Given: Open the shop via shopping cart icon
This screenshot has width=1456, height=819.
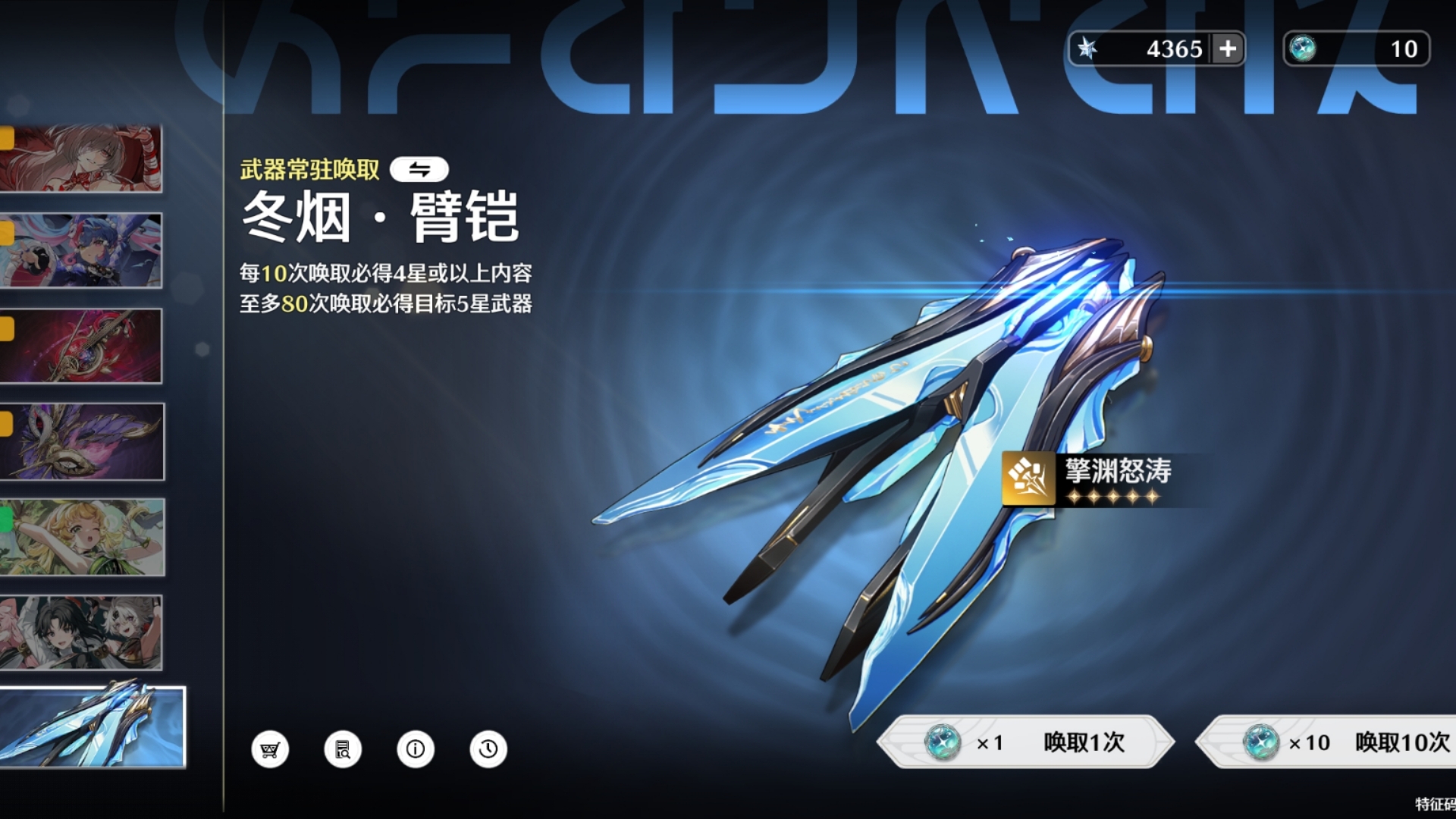Looking at the screenshot, I should coord(271,749).
